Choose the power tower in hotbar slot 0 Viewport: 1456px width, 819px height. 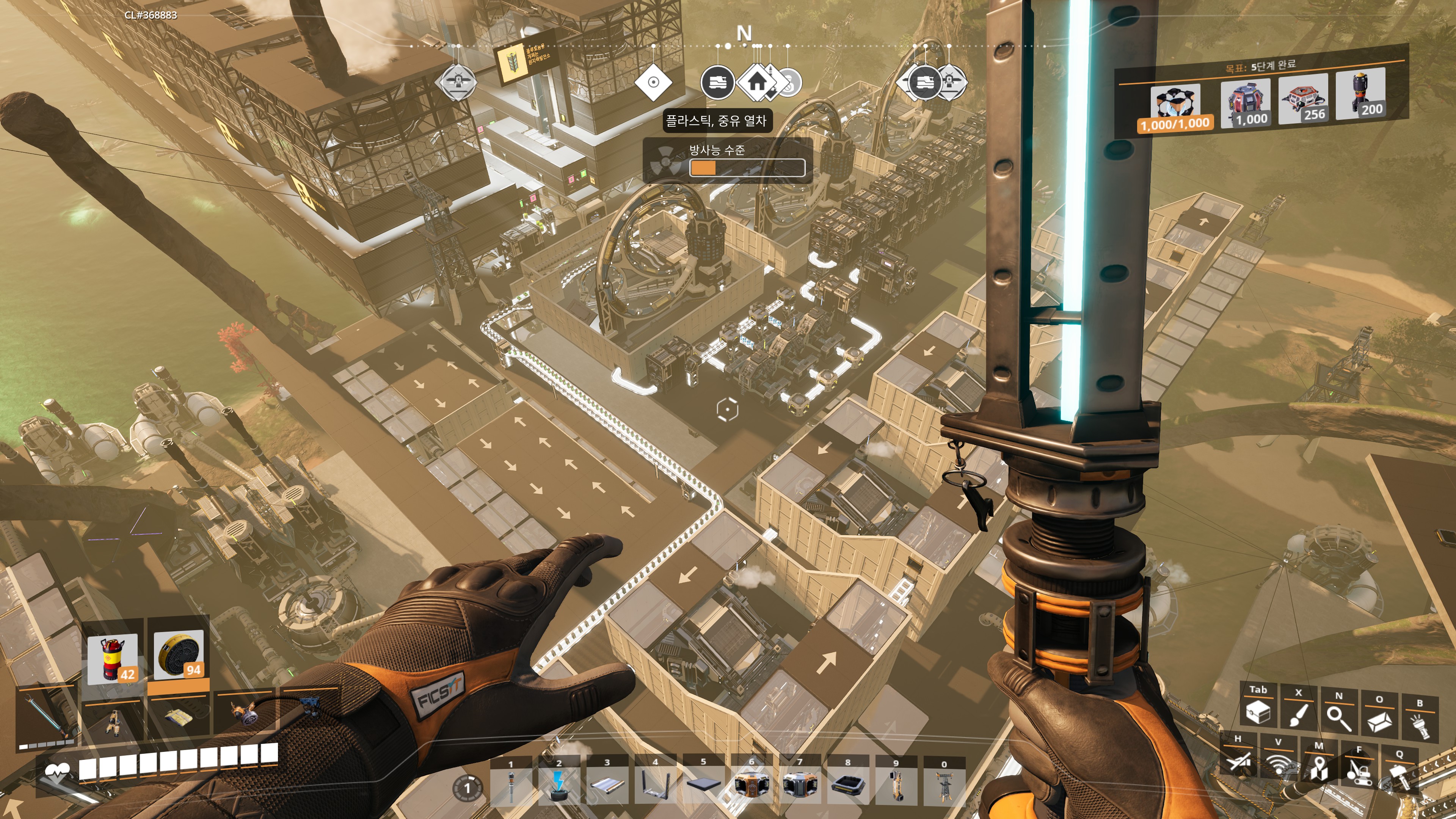[943, 785]
